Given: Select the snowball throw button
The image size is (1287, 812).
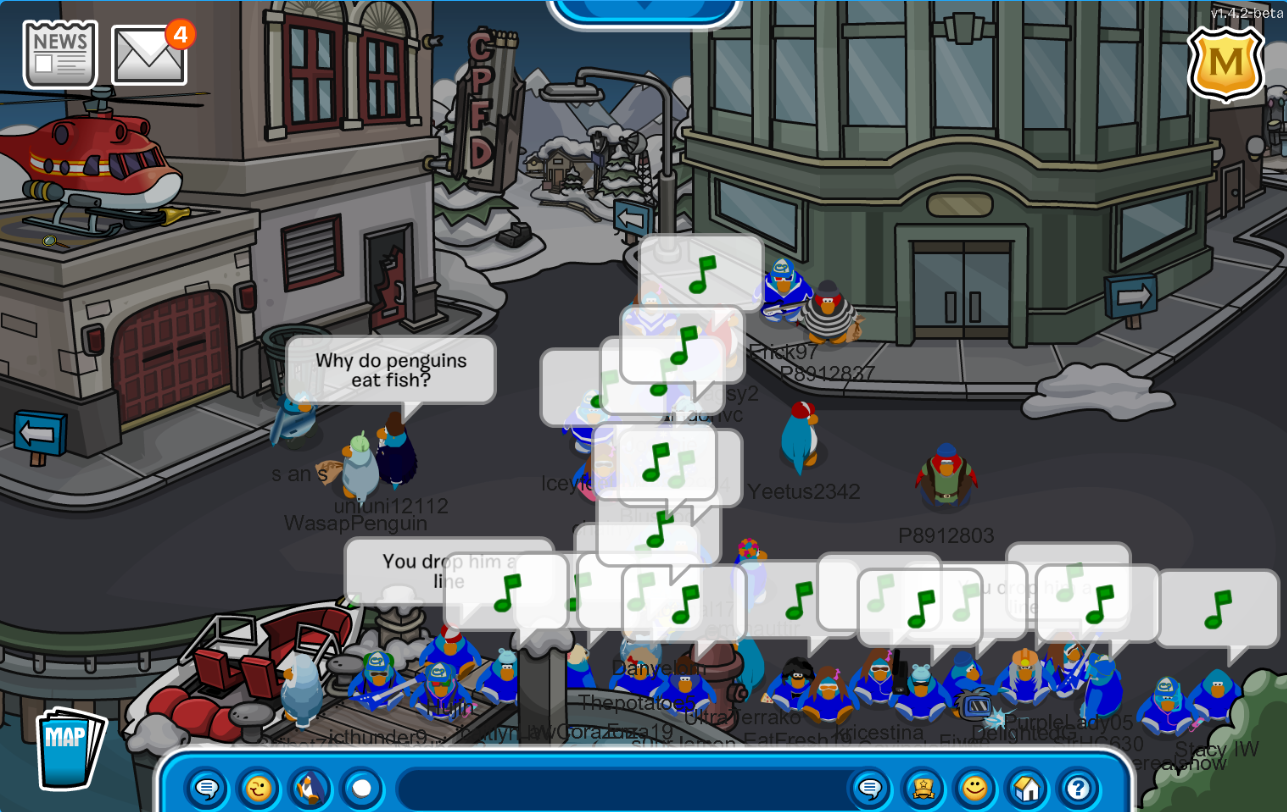Looking at the screenshot, I should (x=361, y=789).
